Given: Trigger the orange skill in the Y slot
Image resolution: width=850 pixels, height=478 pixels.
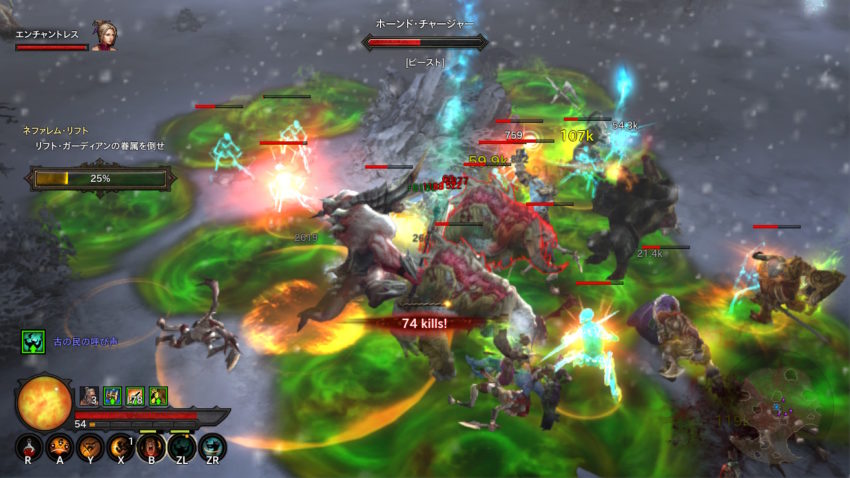Looking at the screenshot, I should (x=90, y=446).
